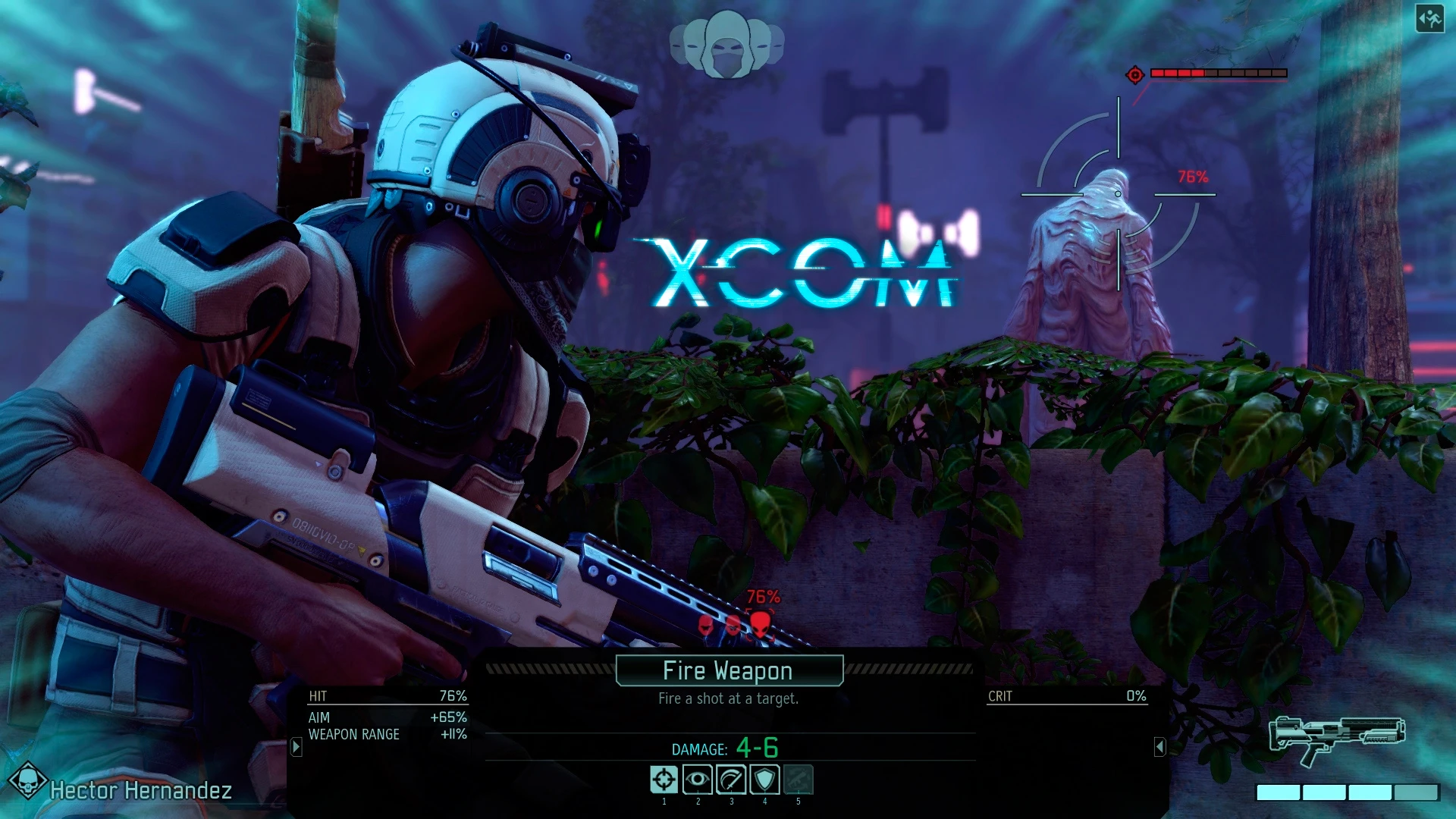Select the HIT 76% stat row

[x=388, y=694]
